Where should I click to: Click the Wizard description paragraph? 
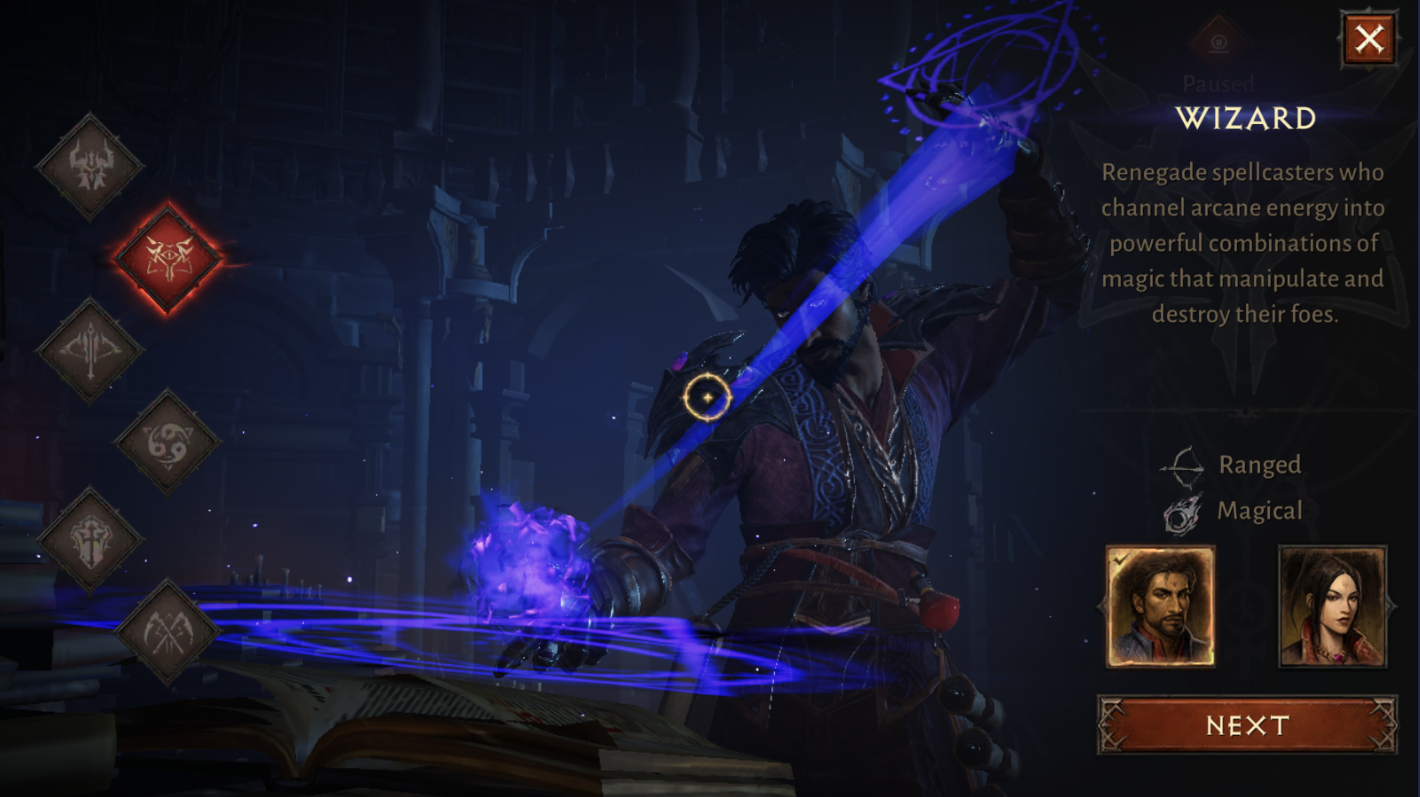point(1243,243)
